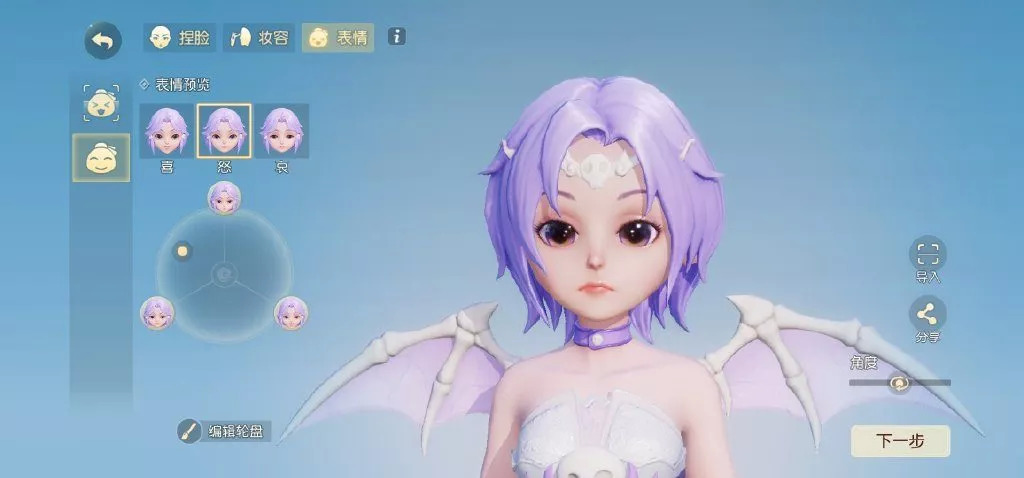Image resolution: width=1024 pixels, height=478 pixels.
Task: Open the 妆容 makeup tab
Action: (x=258, y=38)
